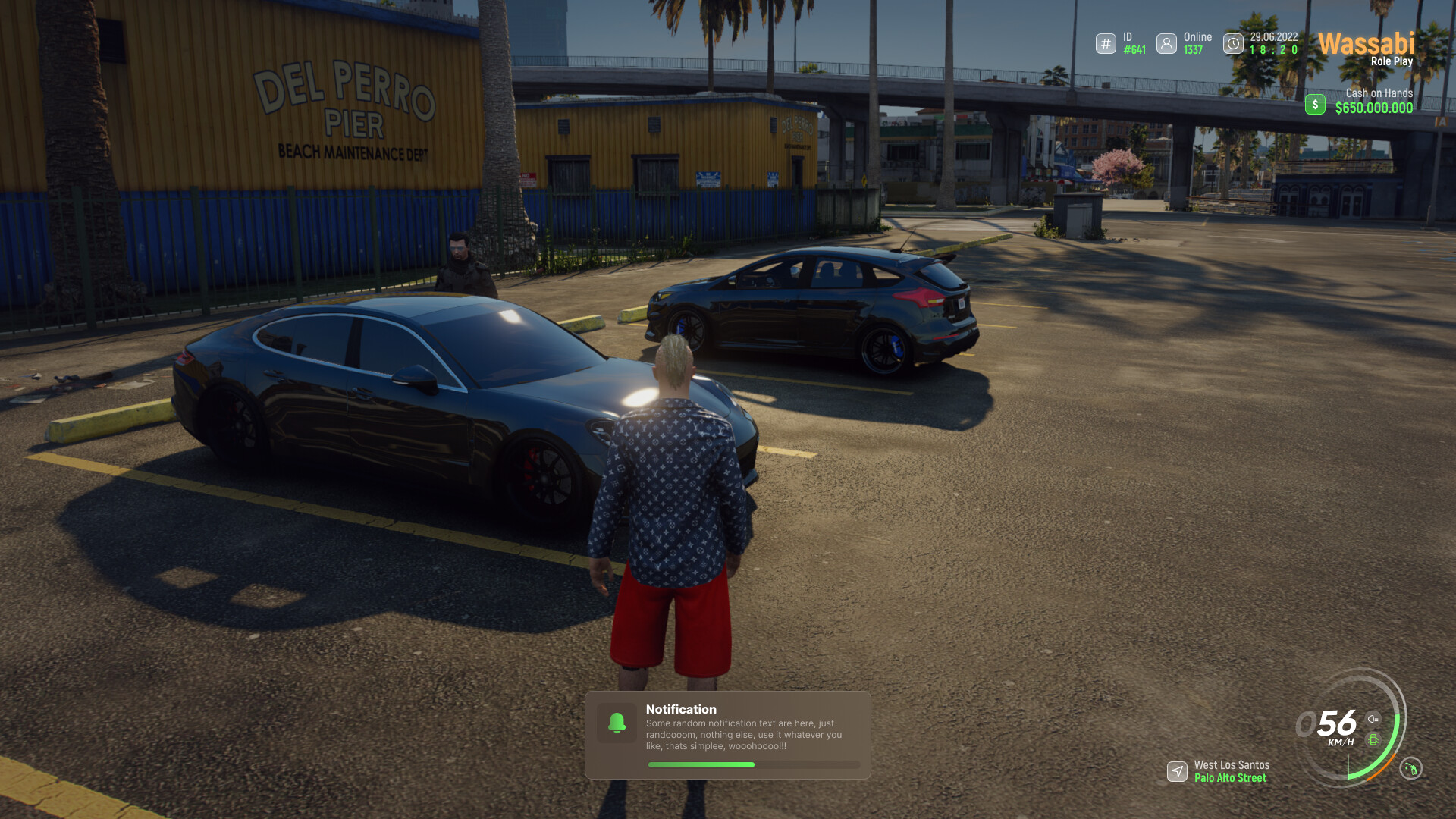1456x819 pixels.
Task: Toggle the headlights icon in the speedometer
Action: 1373,719
